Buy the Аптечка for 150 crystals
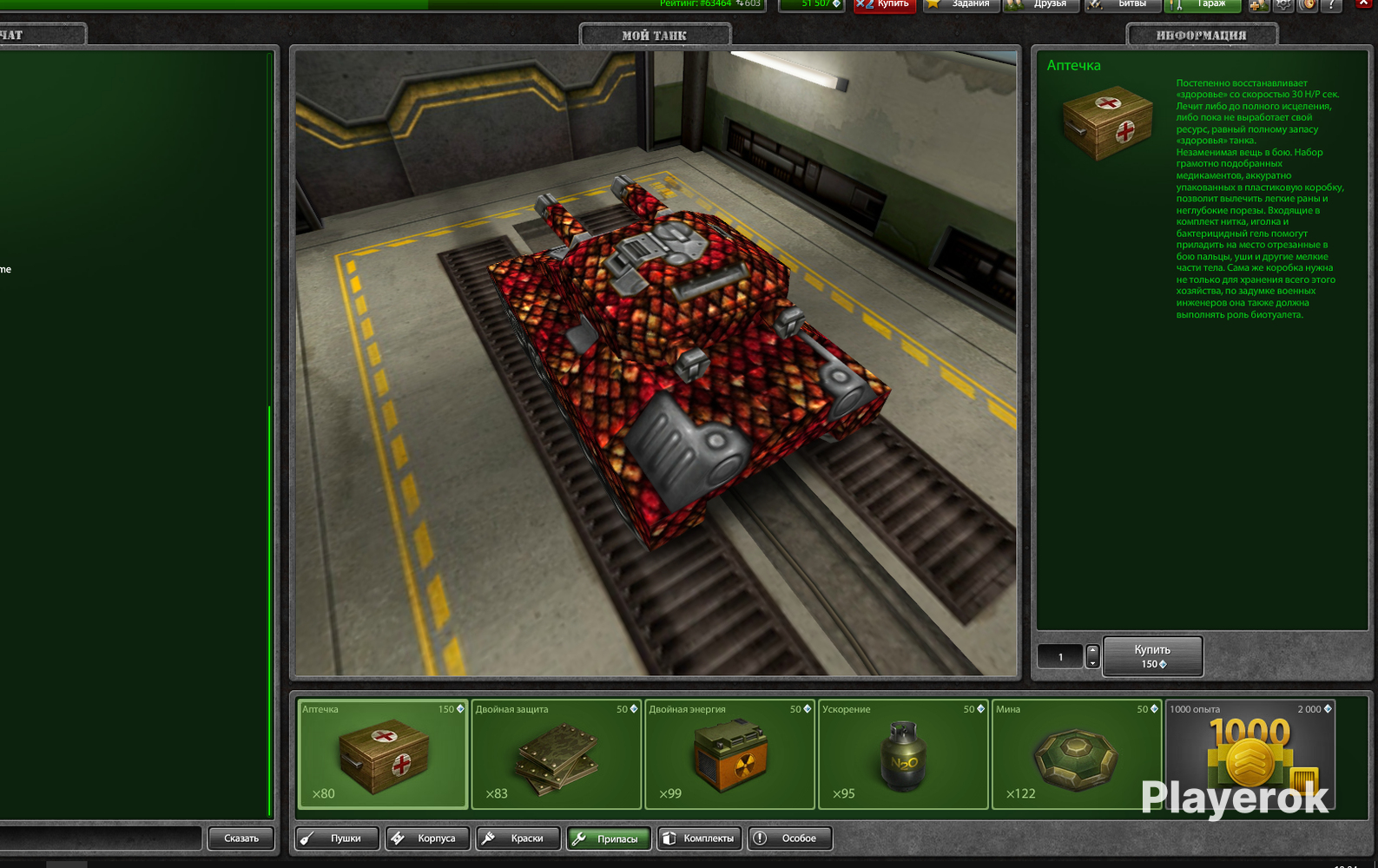The width and height of the screenshot is (1378, 868). [x=1152, y=656]
